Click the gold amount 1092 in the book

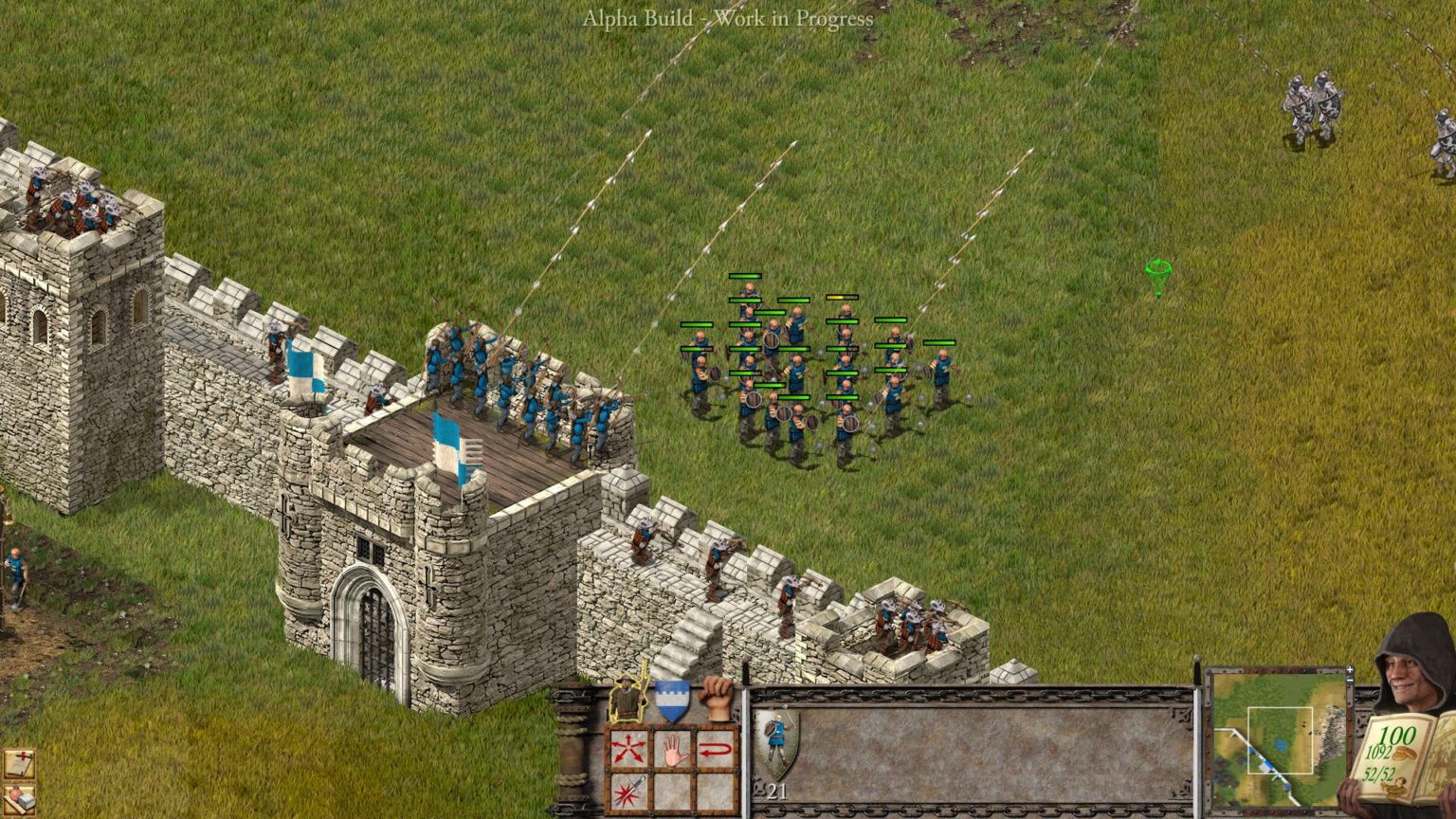[x=1379, y=752]
